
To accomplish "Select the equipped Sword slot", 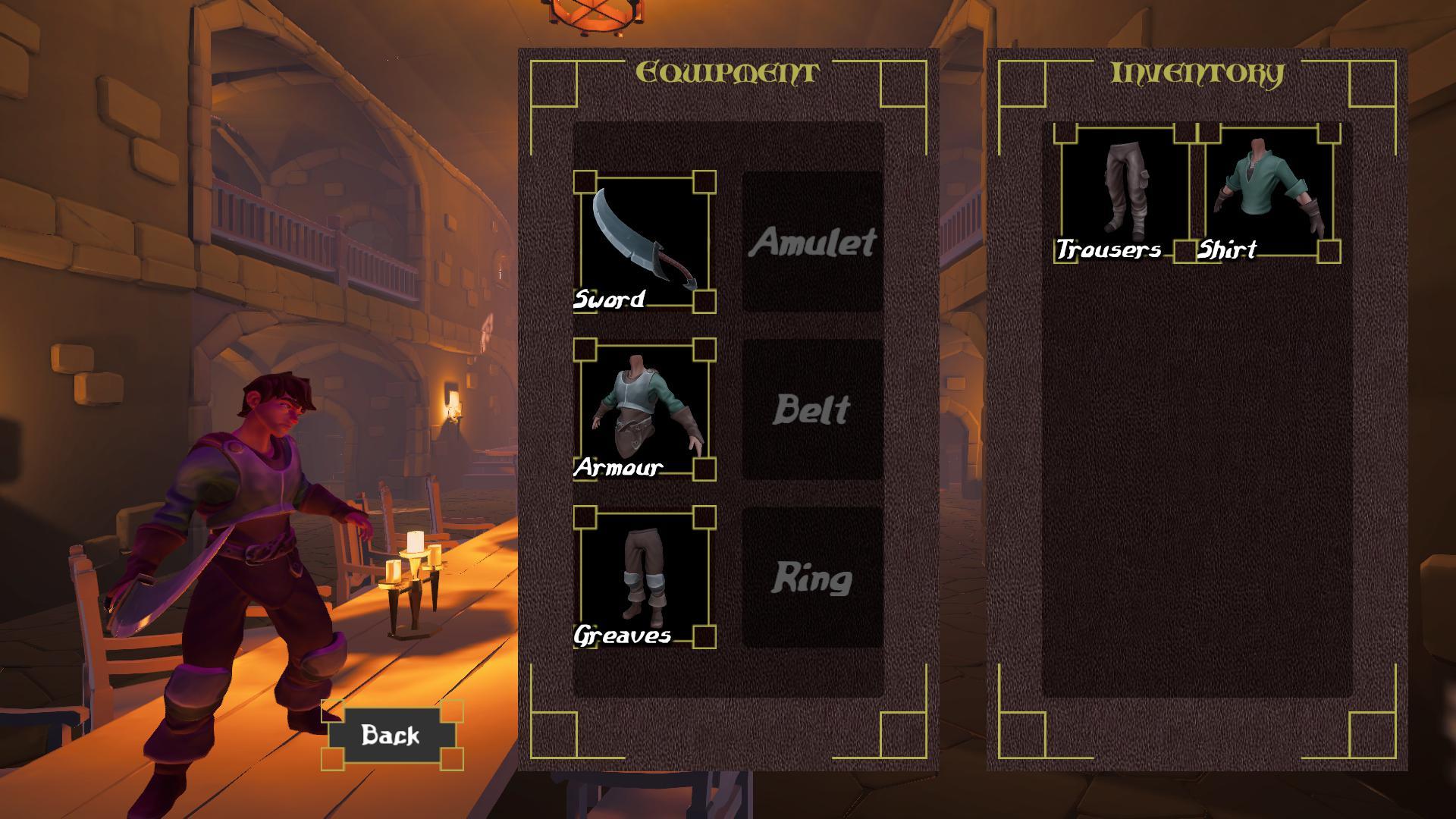I will pos(644,242).
